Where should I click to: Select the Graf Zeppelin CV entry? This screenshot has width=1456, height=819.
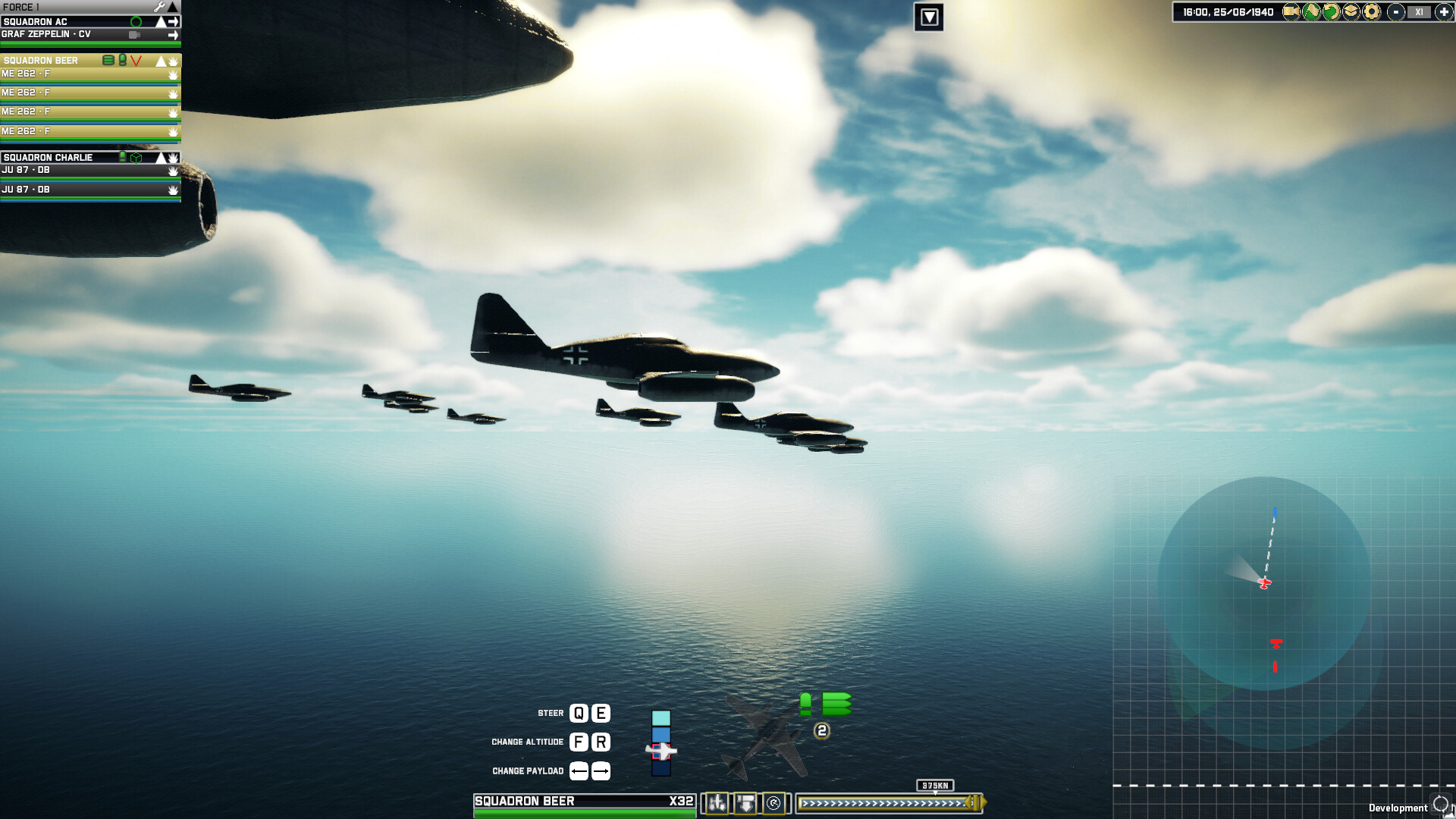click(x=45, y=34)
